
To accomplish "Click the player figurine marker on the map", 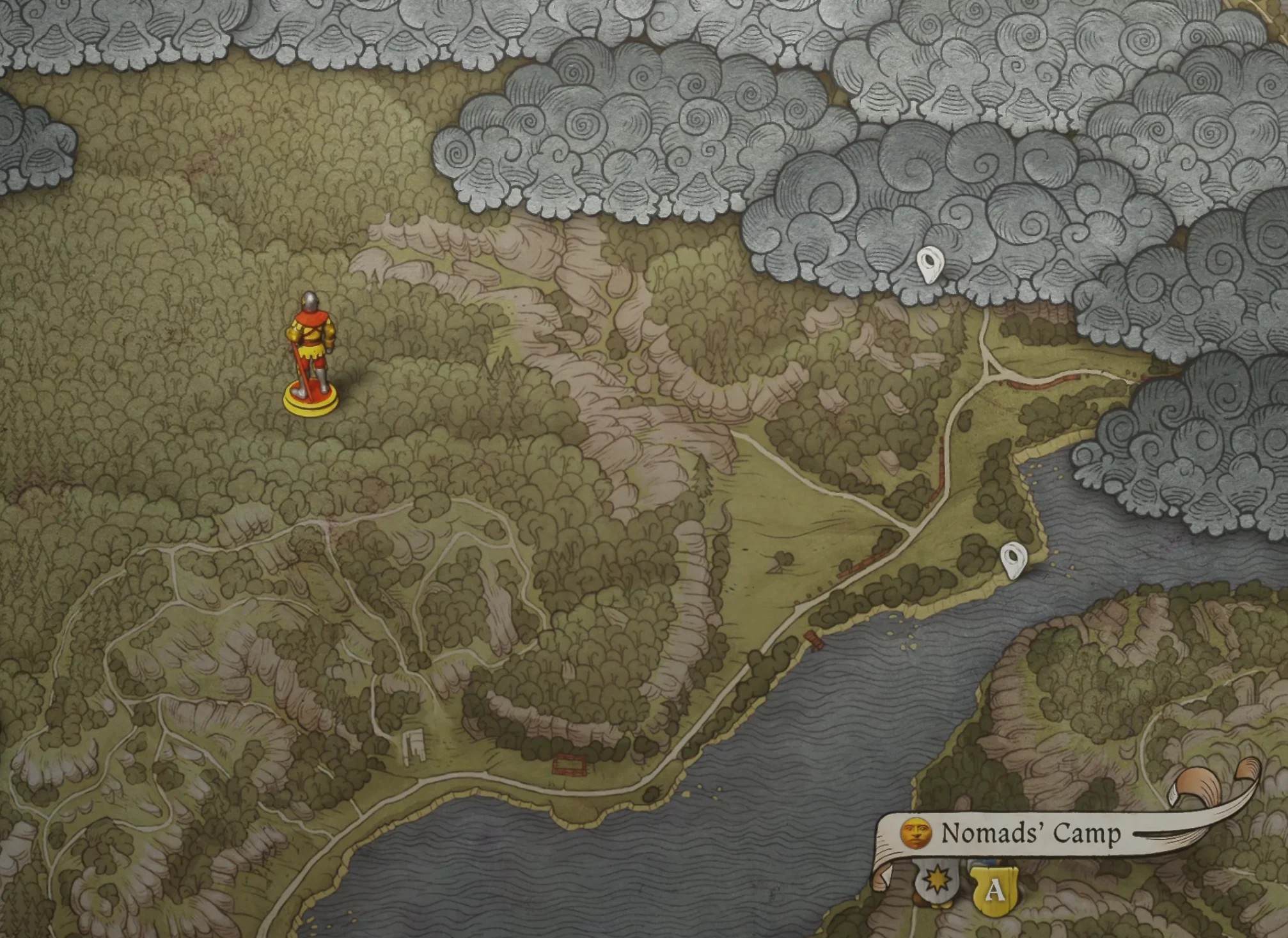I will point(310,355).
